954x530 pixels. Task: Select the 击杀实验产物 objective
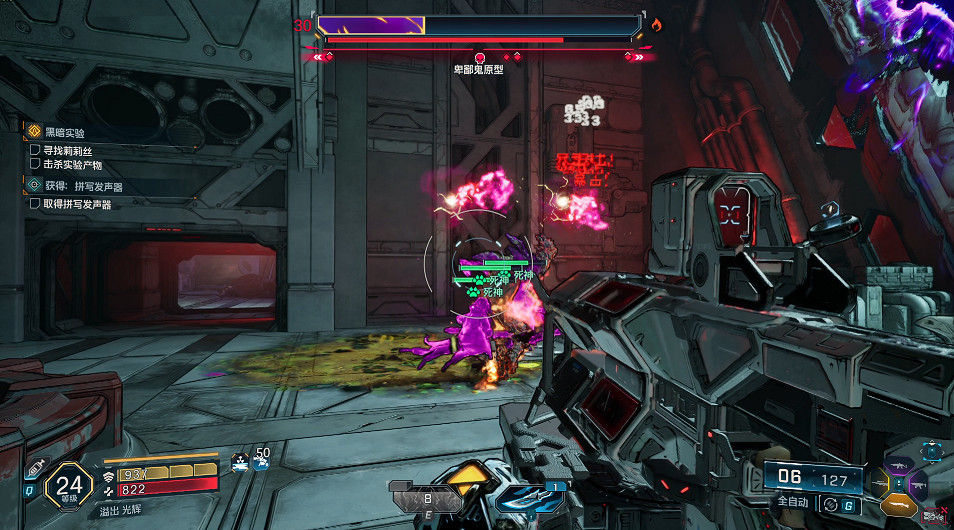pos(72,165)
